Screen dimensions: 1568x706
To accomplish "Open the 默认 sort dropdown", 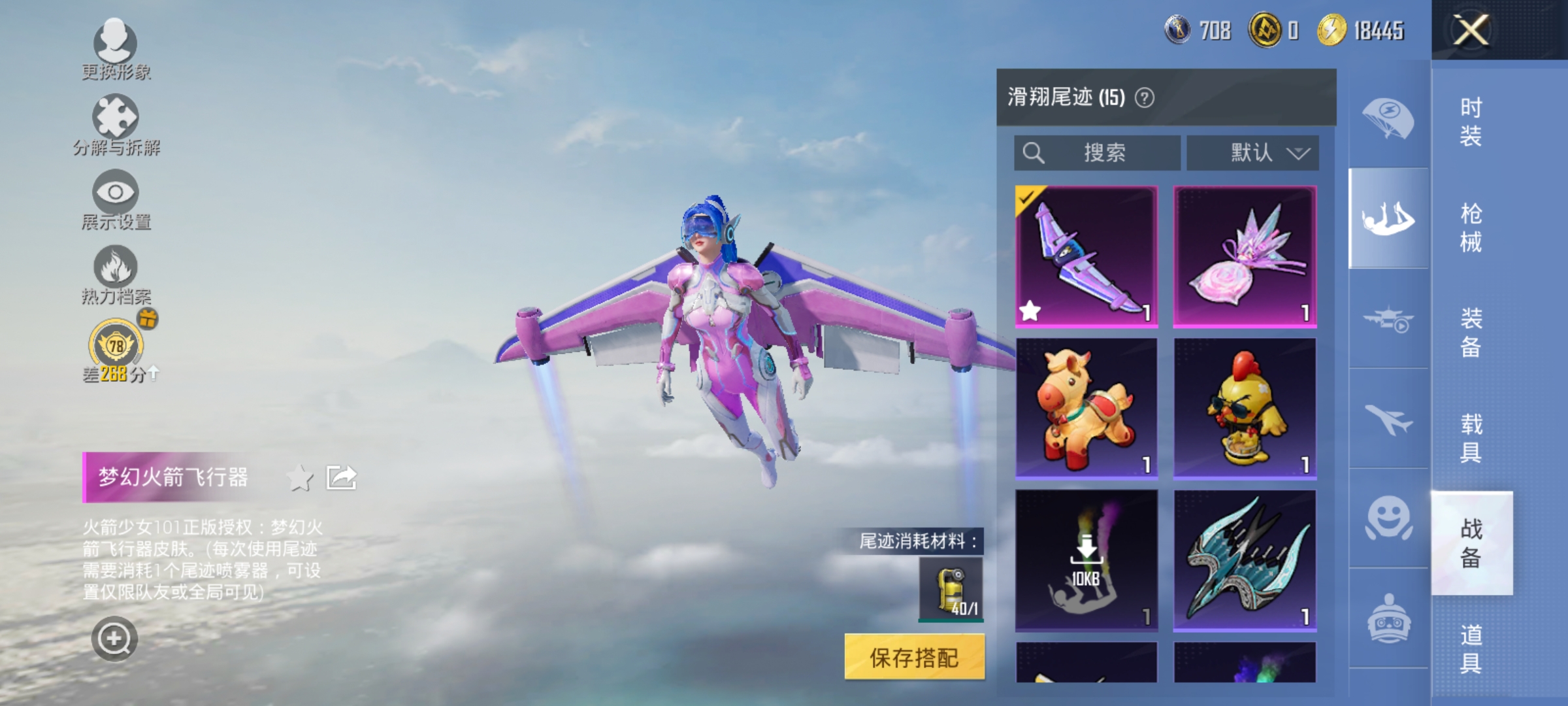I will 1251,152.
